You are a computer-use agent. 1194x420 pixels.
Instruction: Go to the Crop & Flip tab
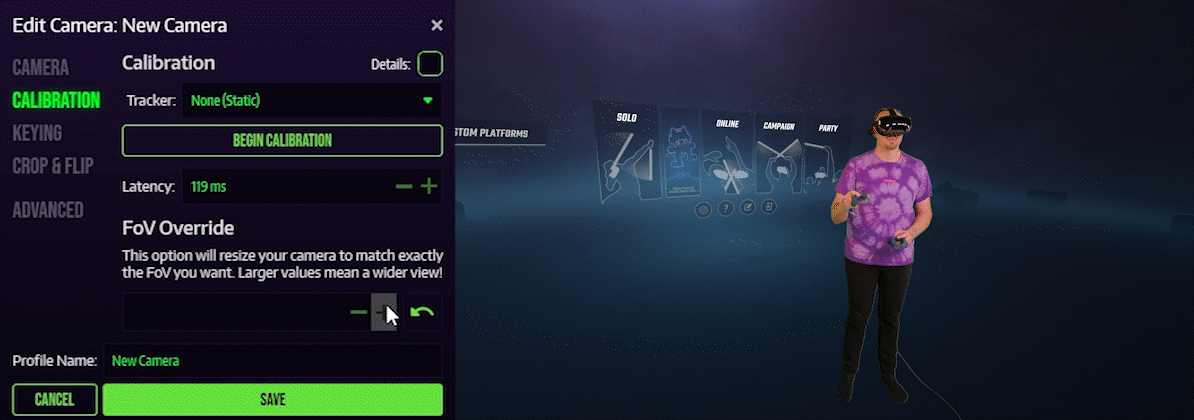52,166
